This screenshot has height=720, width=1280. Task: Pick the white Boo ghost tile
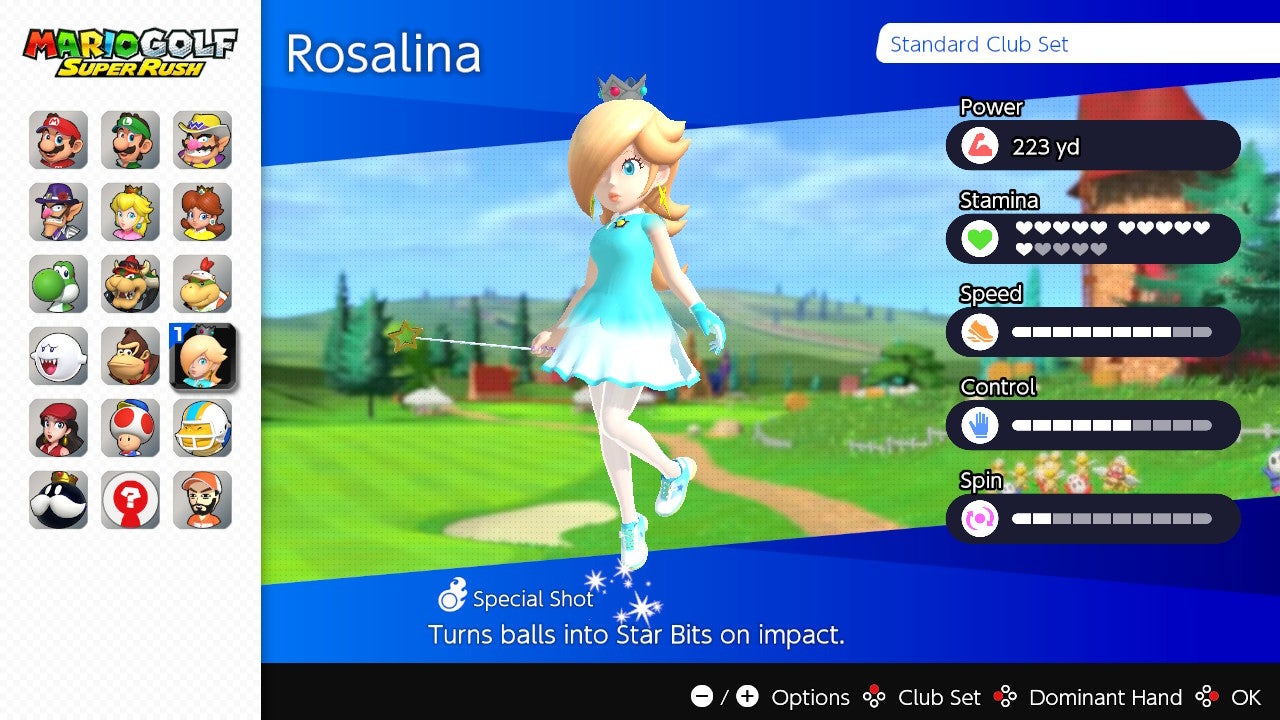point(58,356)
